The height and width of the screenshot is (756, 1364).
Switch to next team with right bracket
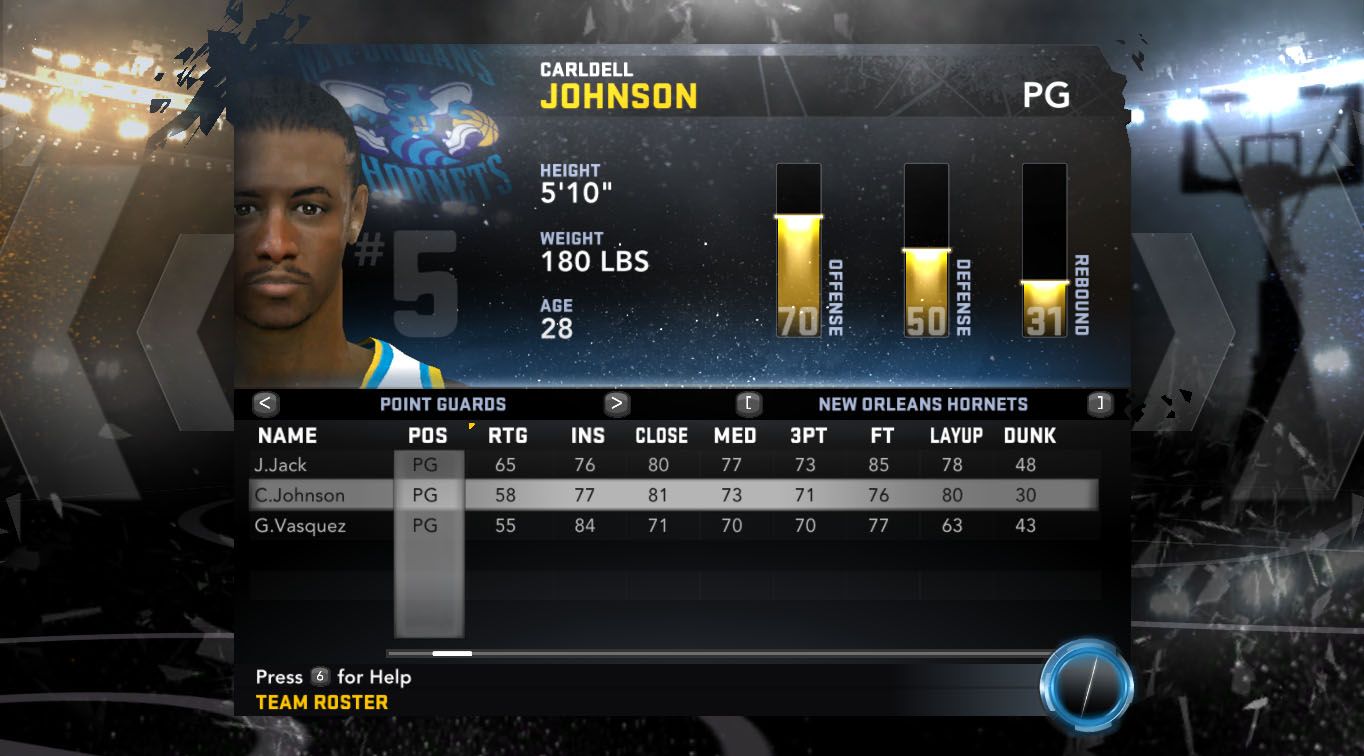pyautogui.click(x=1100, y=404)
